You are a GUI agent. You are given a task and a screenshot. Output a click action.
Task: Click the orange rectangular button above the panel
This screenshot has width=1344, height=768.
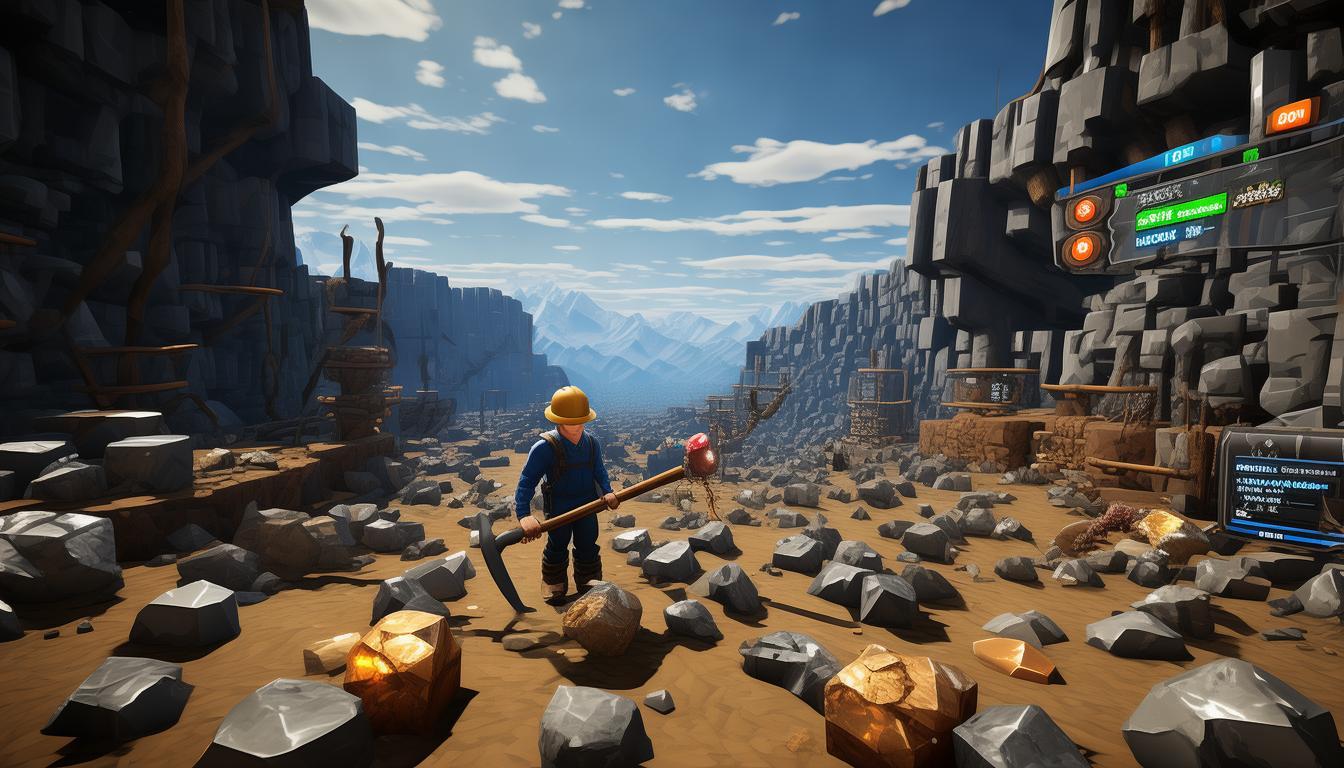click(x=1291, y=116)
